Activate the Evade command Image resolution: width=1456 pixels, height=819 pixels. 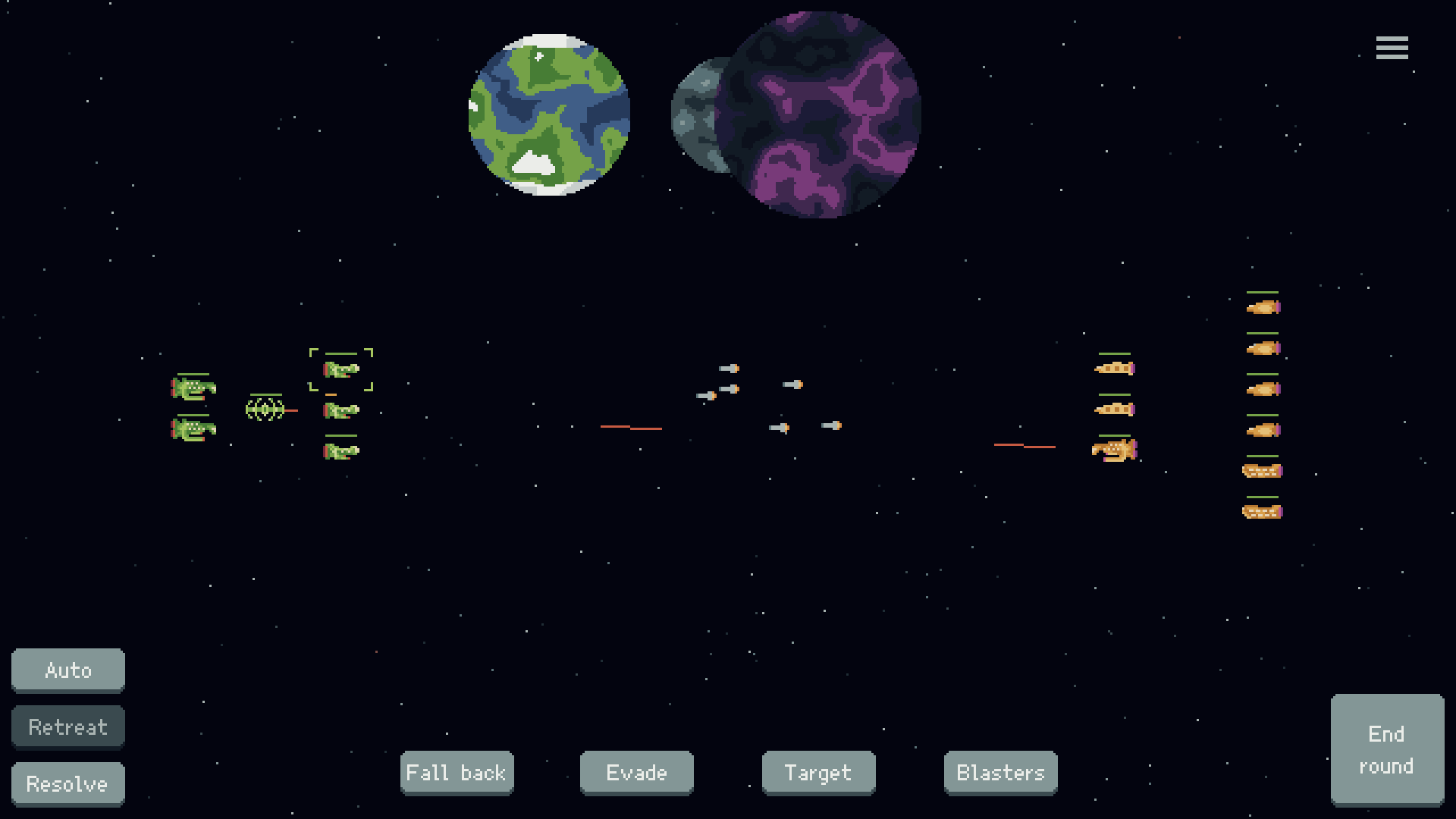point(636,773)
